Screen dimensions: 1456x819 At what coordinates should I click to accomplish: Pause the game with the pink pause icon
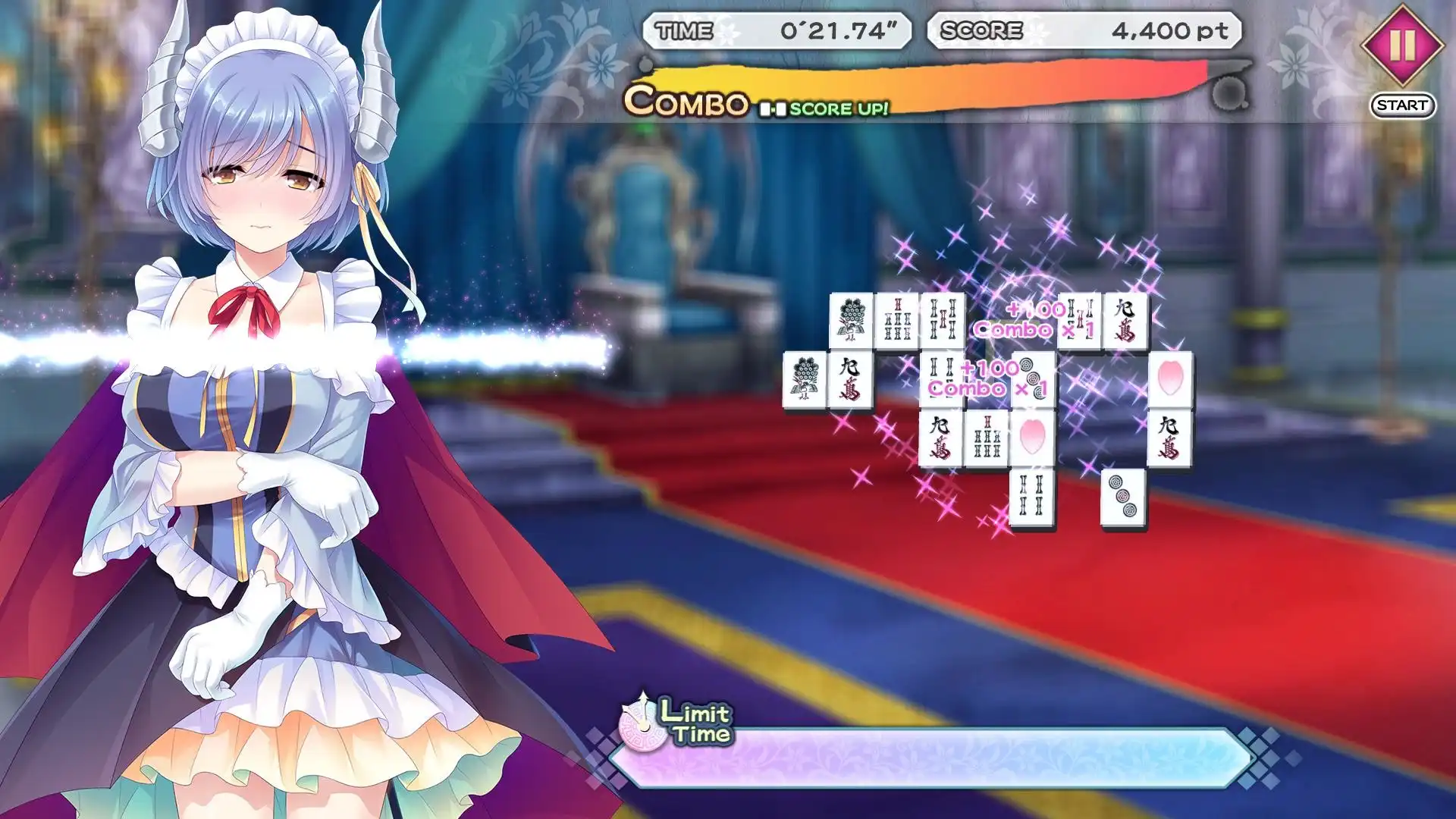click(1402, 45)
